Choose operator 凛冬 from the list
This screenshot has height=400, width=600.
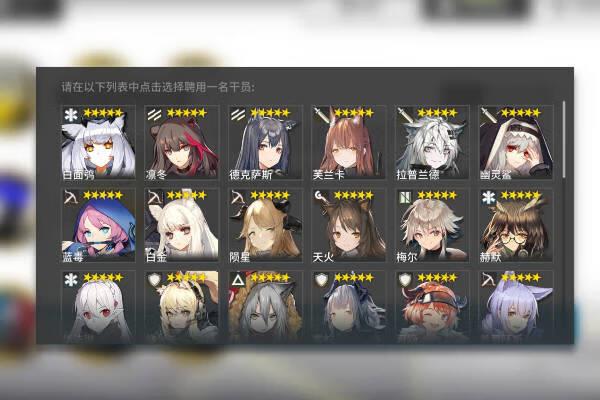(x=181, y=143)
